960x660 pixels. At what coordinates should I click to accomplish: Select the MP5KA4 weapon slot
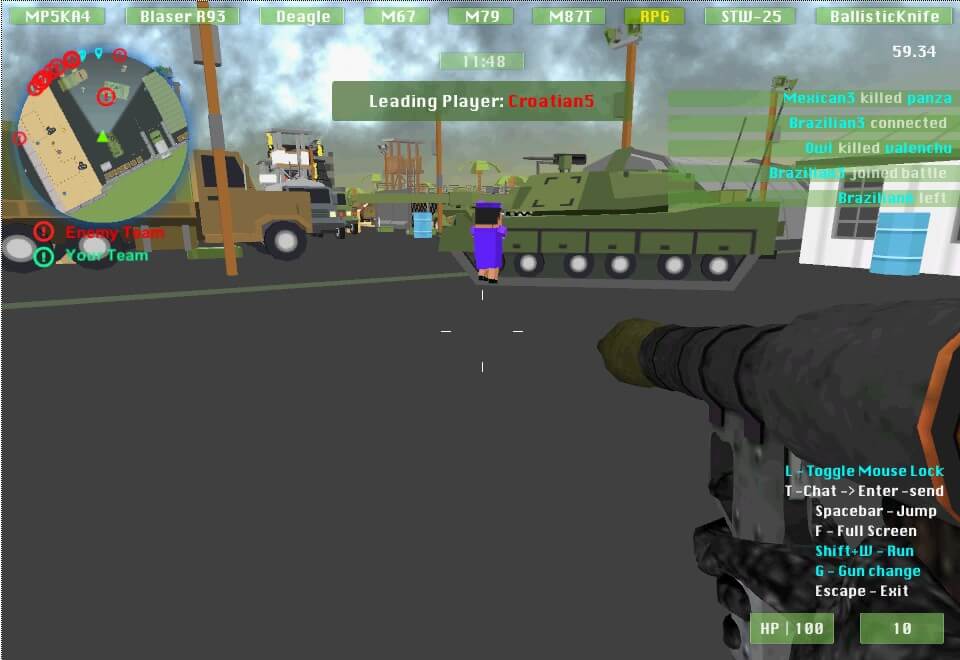(x=64, y=16)
